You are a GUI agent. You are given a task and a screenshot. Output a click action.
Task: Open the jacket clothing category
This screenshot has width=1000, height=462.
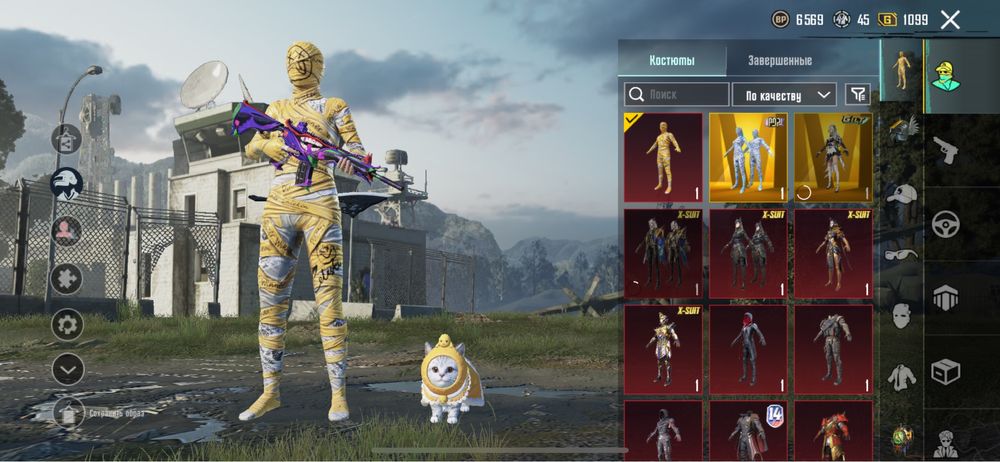click(x=902, y=376)
